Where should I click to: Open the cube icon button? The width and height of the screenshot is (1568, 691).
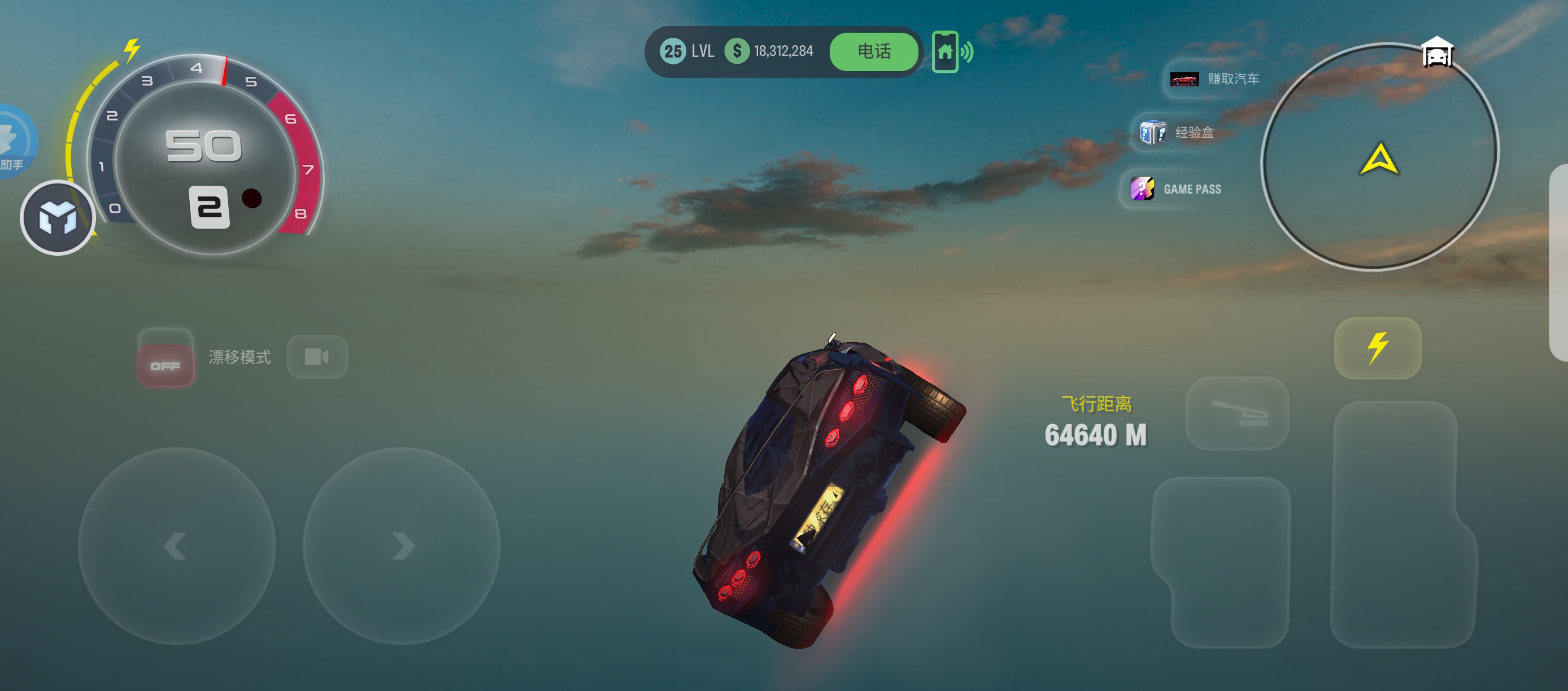pos(58,218)
